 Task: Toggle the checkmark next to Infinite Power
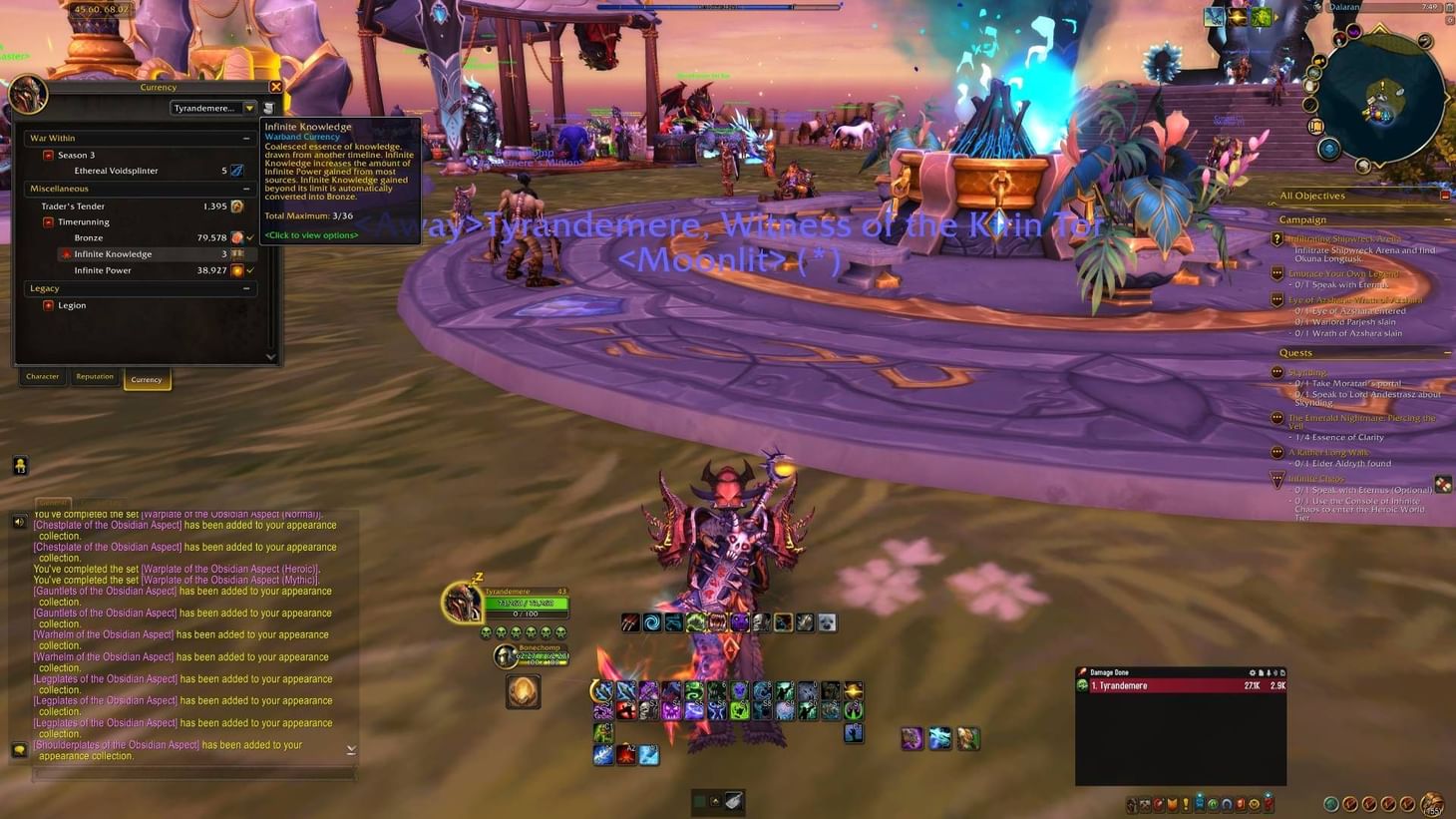(x=249, y=270)
